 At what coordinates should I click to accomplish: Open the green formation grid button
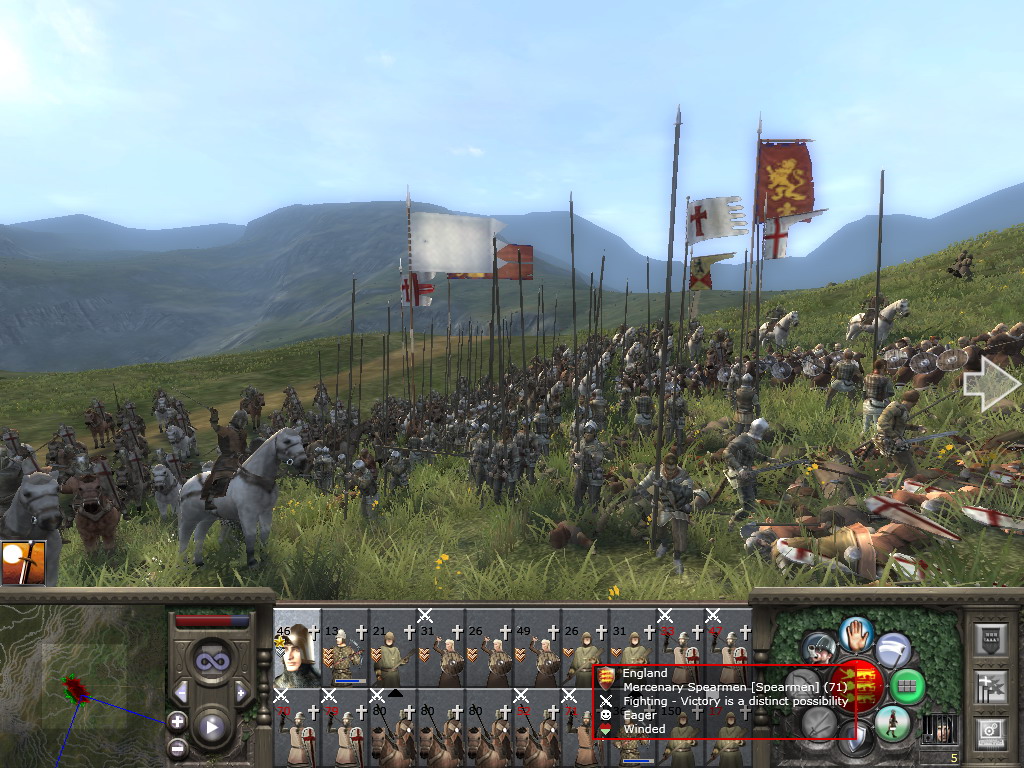point(906,686)
